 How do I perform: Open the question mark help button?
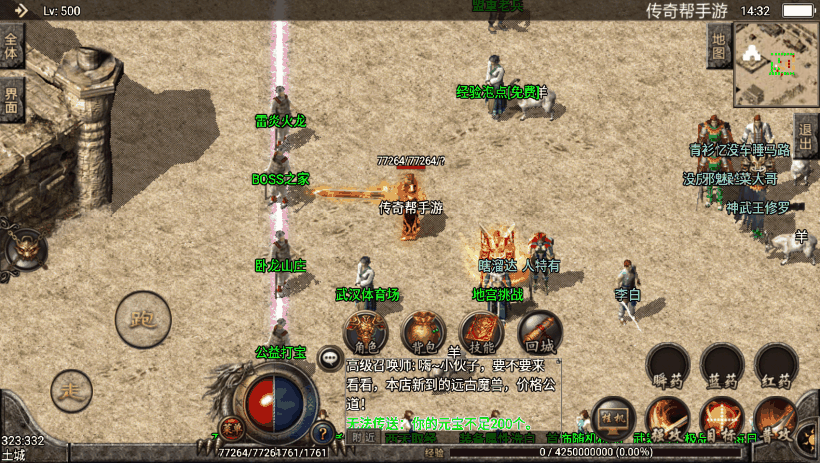click(323, 434)
